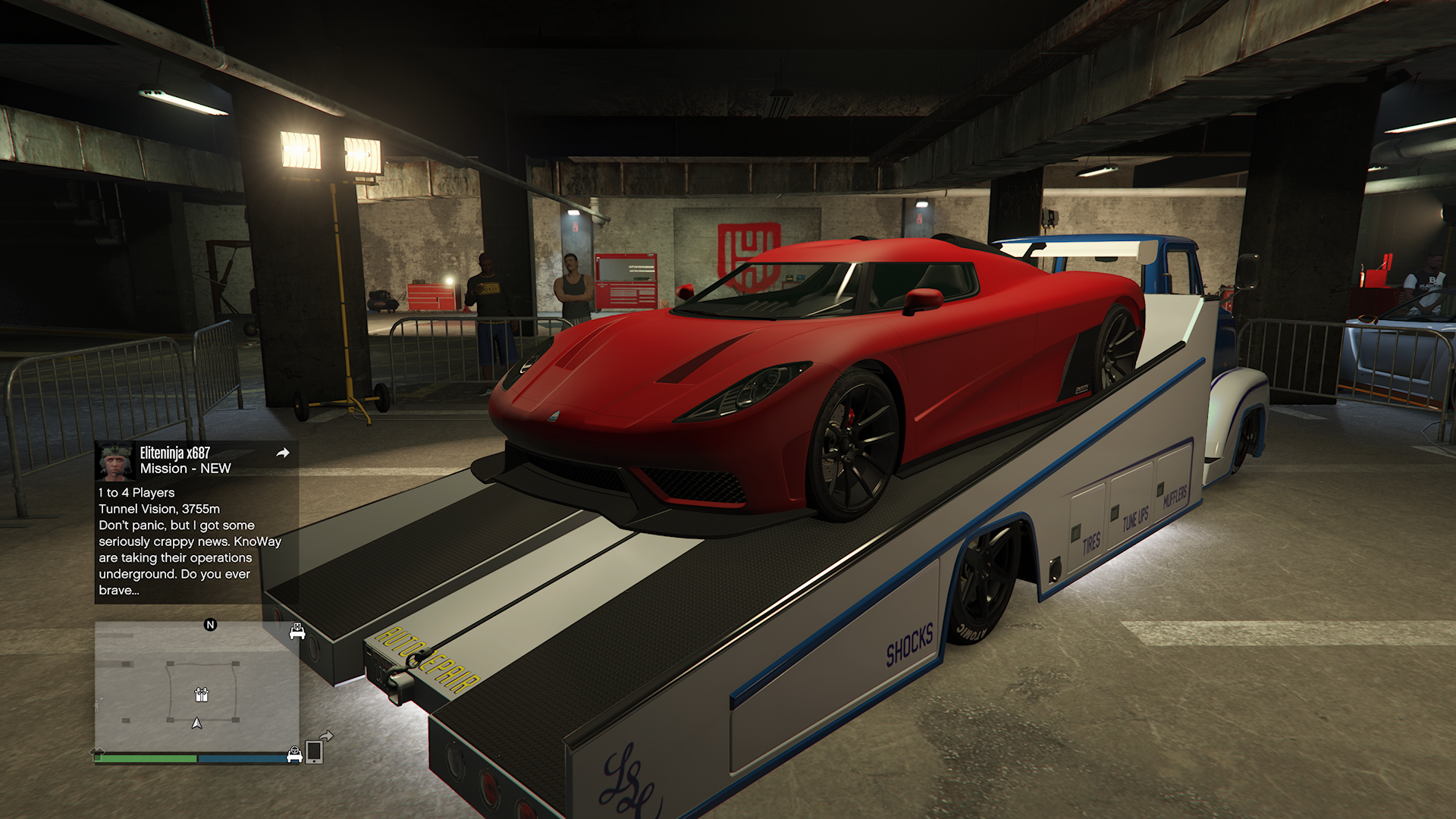
Task: Click the north compass marker on the minimap
Action: tap(210, 625)
